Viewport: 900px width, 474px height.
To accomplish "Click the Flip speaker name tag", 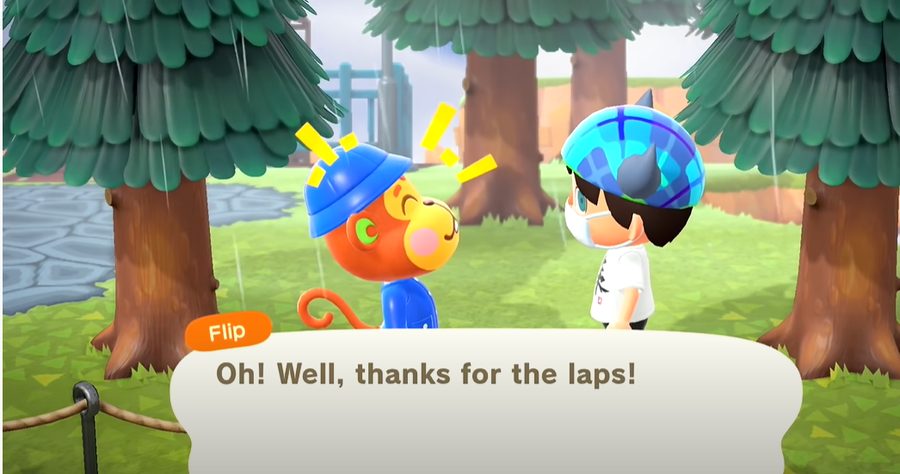I will pos(227,329).
